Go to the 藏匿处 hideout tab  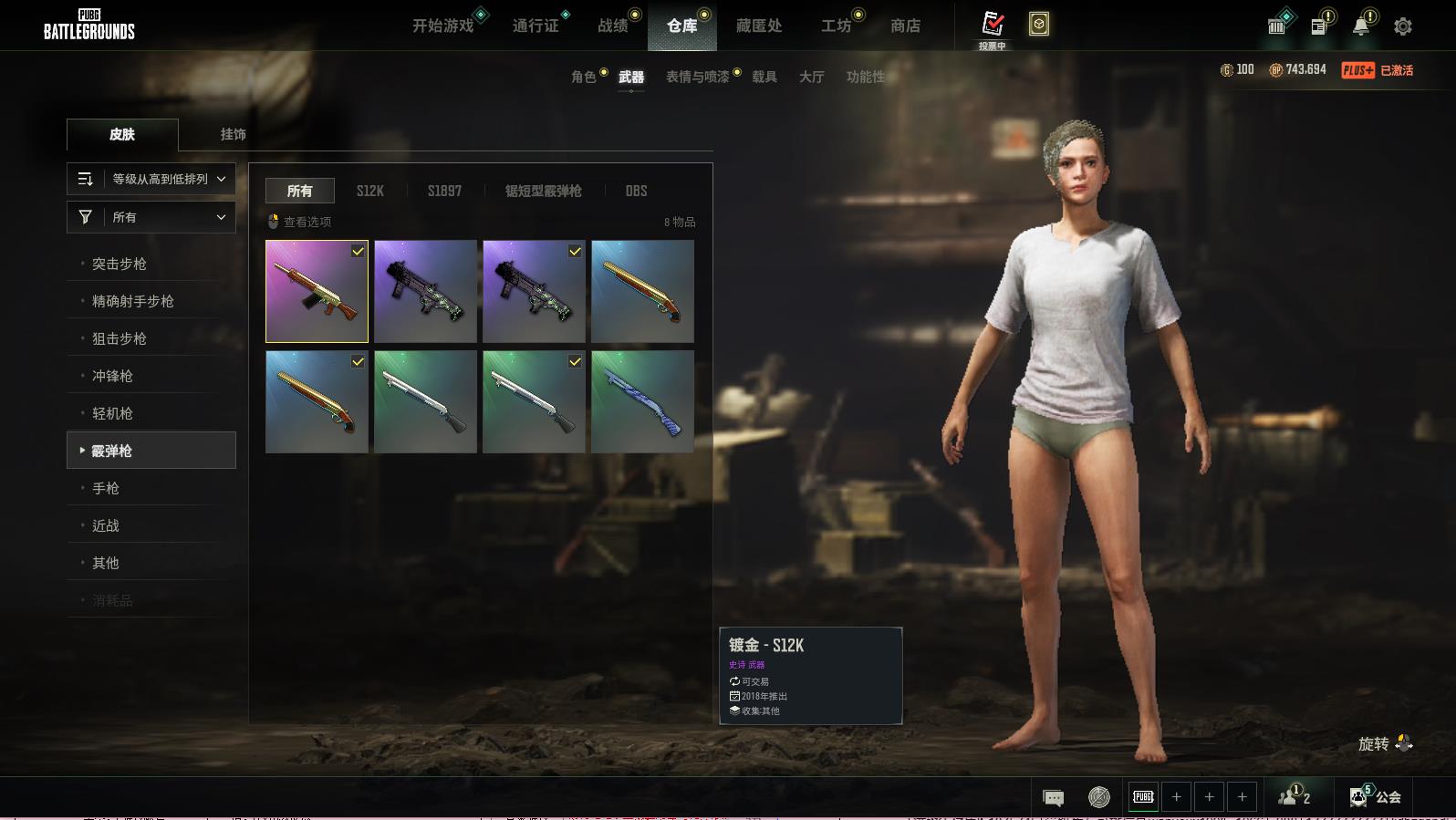pos(759,26)
